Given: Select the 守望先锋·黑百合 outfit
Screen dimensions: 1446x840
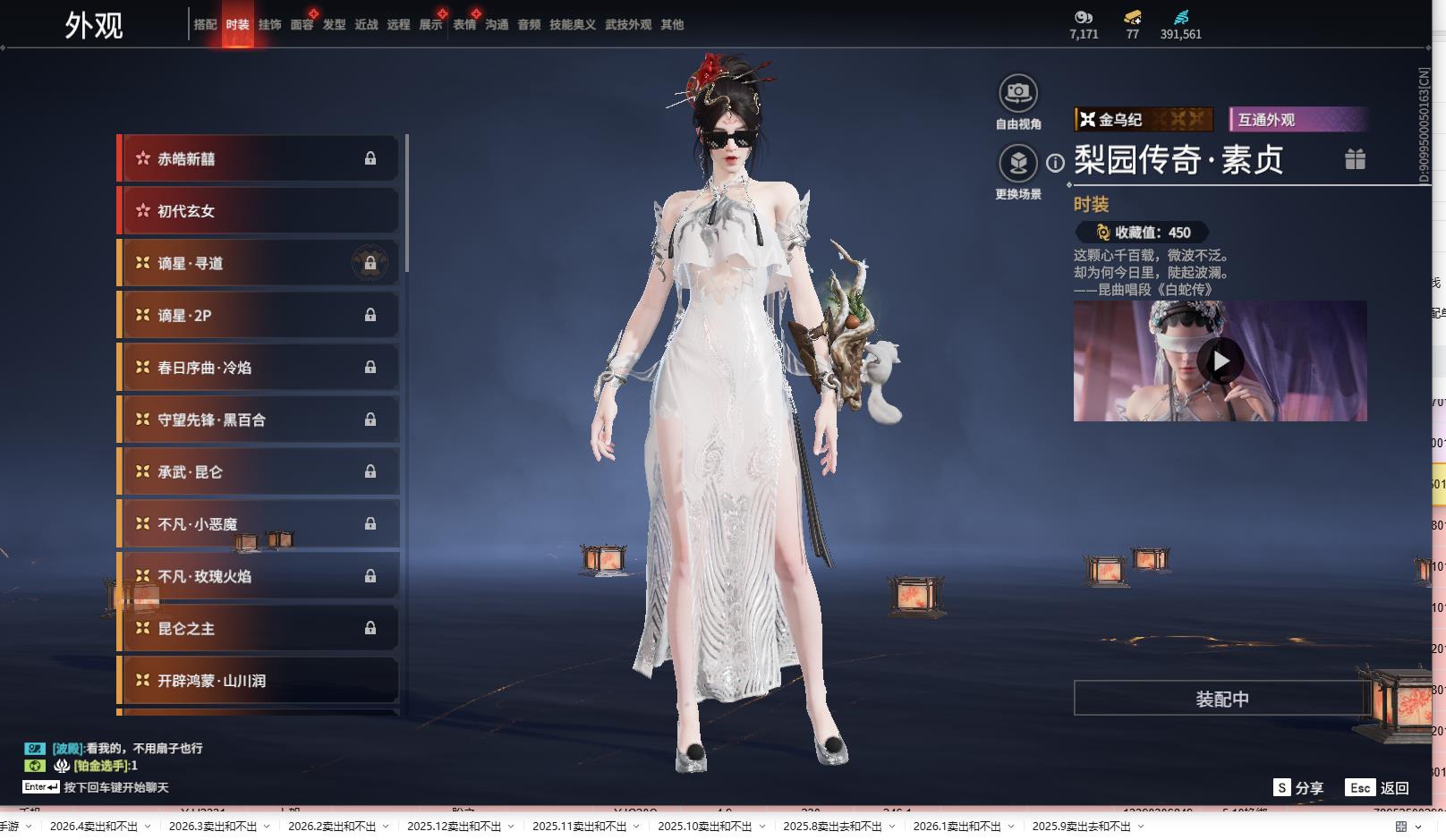Looking at the screenshot, I should (259, 420).
